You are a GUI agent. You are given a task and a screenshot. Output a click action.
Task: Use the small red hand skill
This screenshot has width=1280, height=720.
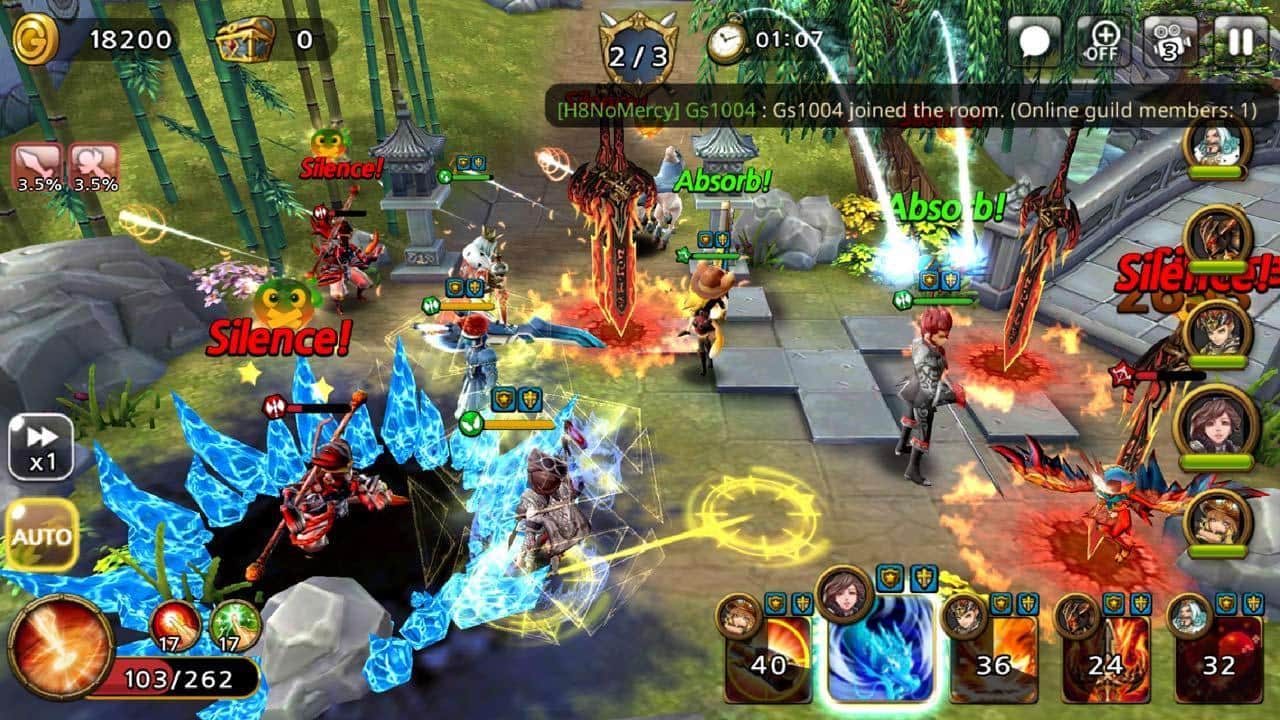pyautogui.click(x=175, y=627)
